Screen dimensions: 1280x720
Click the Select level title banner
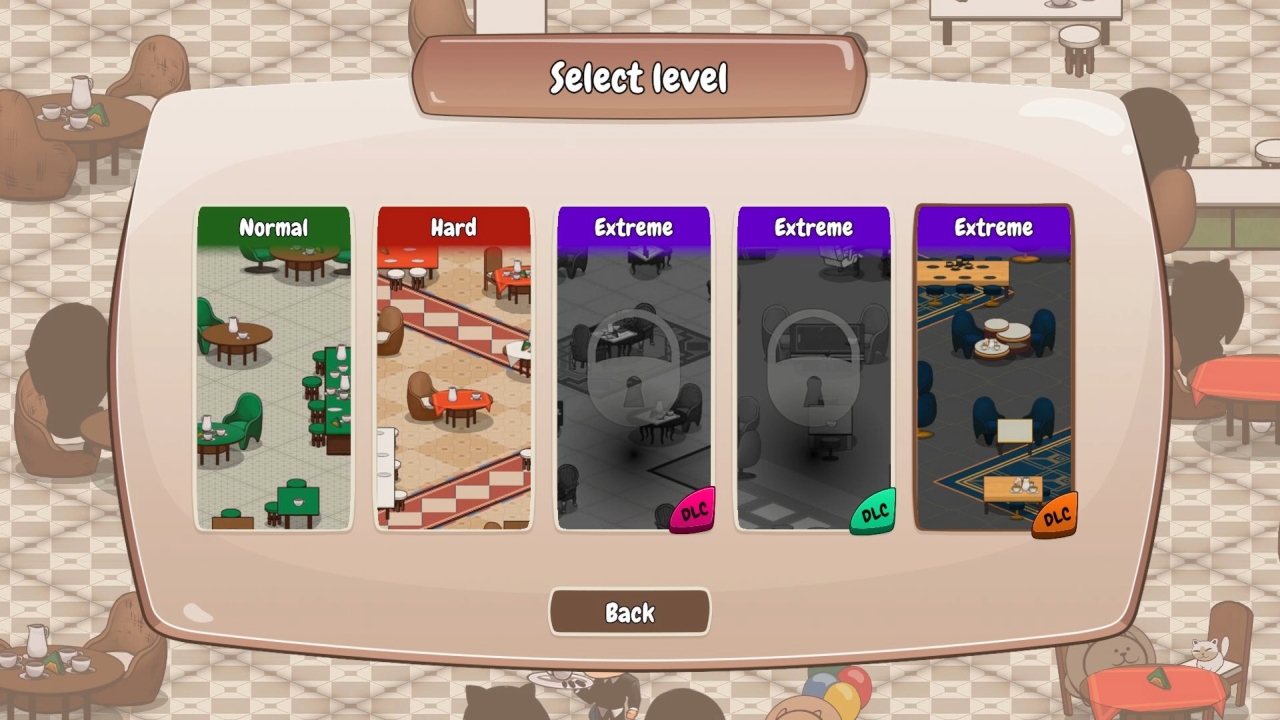[x=639, y=77]
